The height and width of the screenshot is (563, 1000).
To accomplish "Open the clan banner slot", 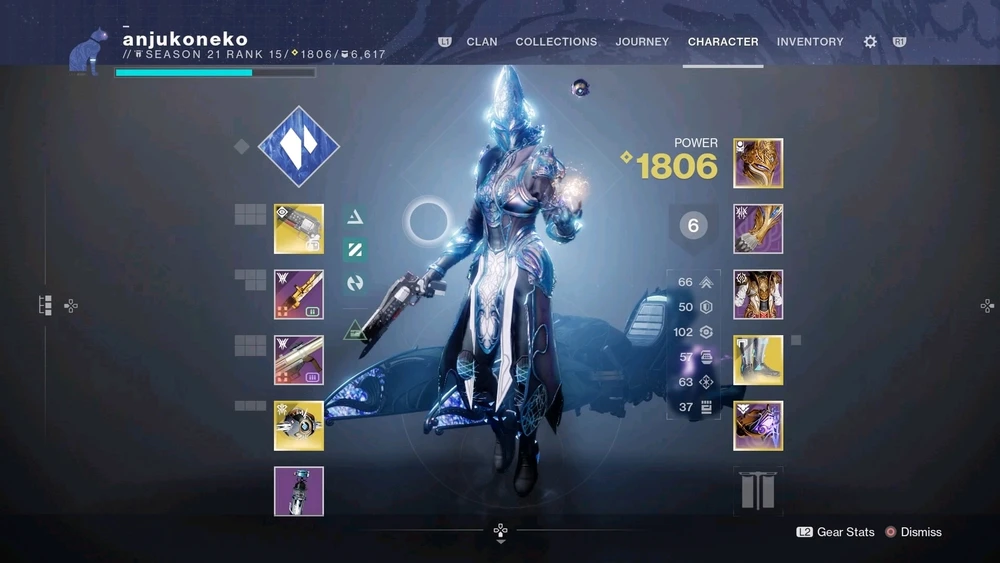I will pos(757,491).
